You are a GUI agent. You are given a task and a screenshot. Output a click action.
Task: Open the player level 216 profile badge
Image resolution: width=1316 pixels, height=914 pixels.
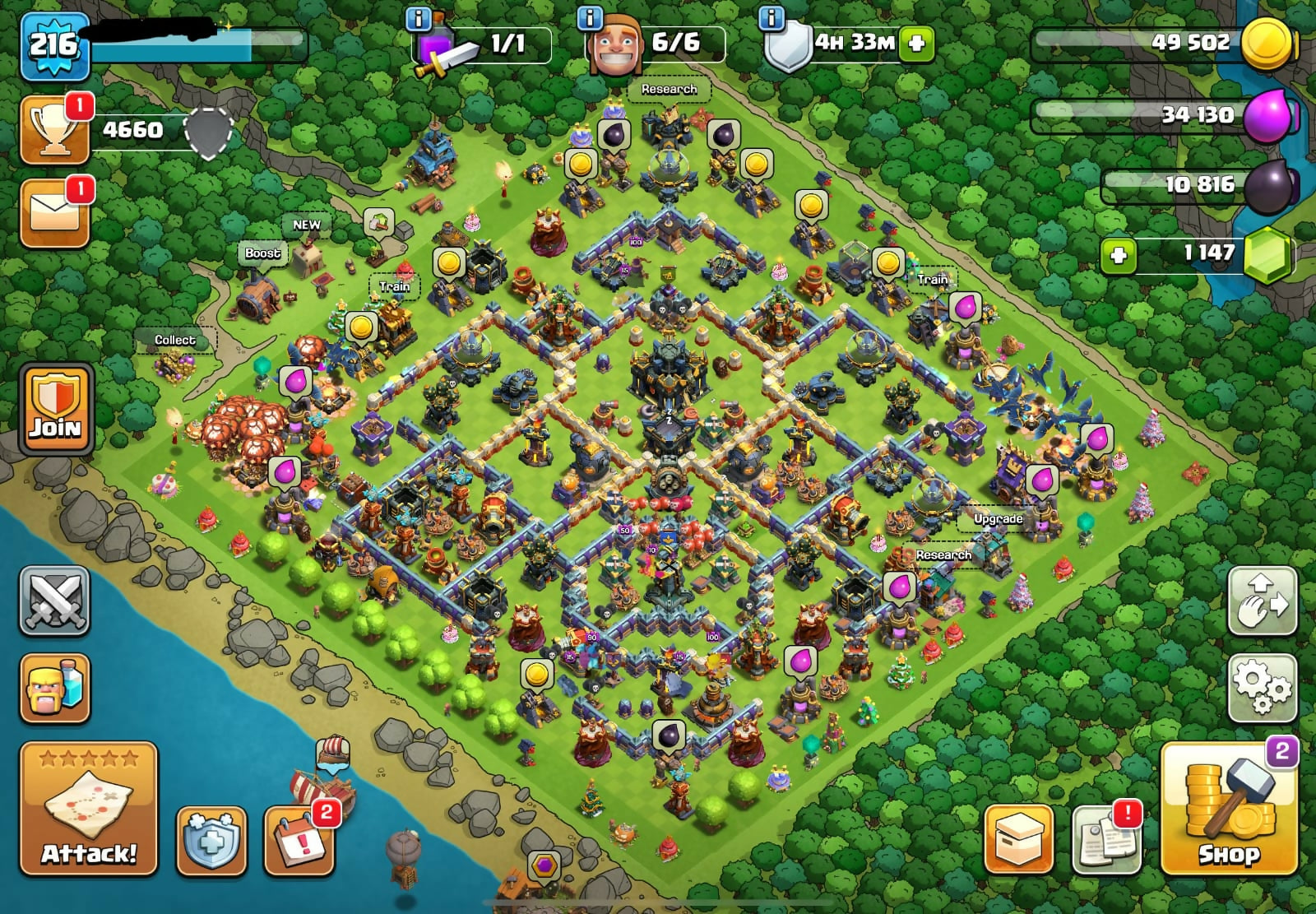point(54,45)
